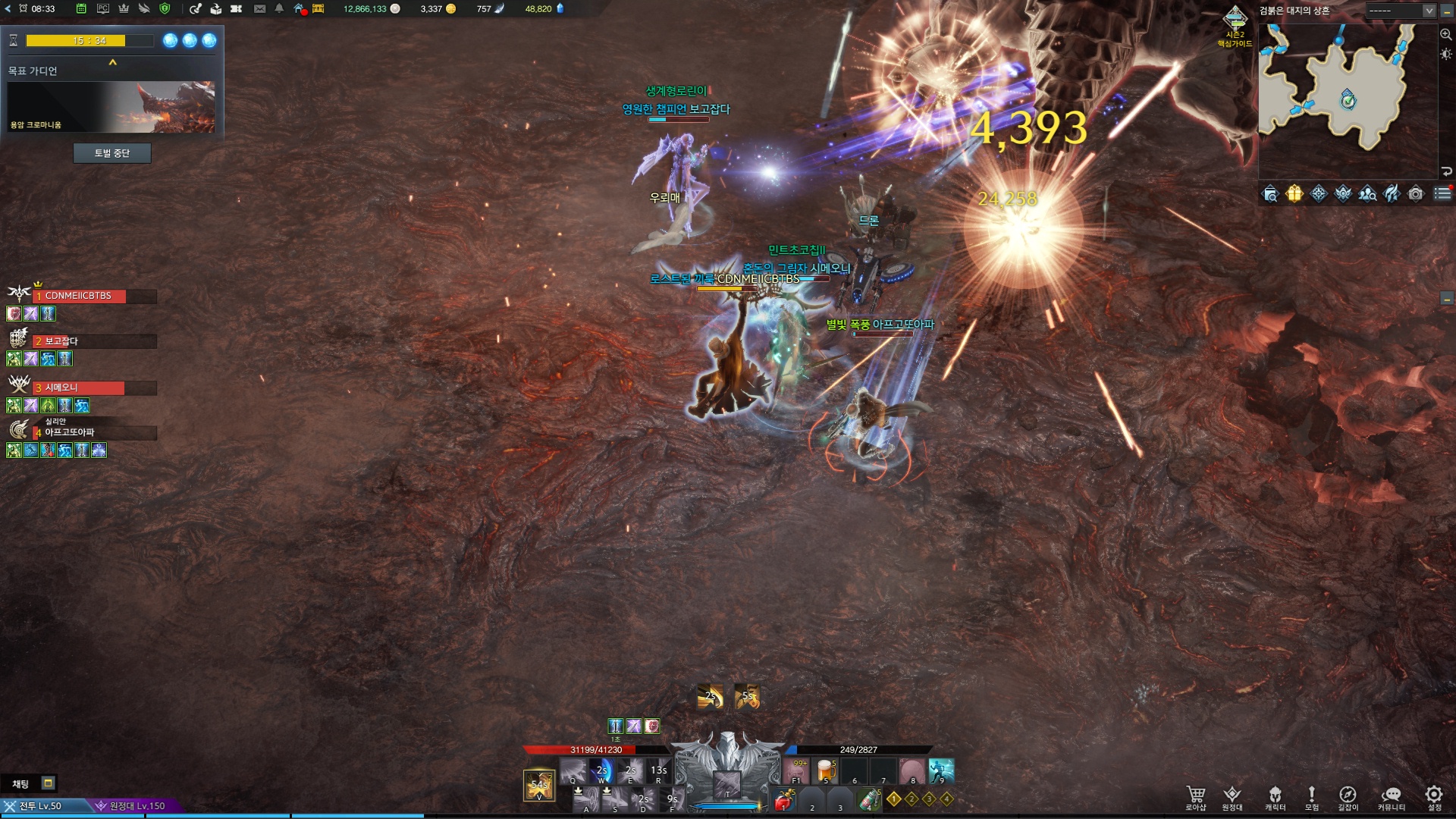This screenshot has height=819, width=1456.
Task: Open the camera screenshot icon below minimap
Action: (1415, 194)
